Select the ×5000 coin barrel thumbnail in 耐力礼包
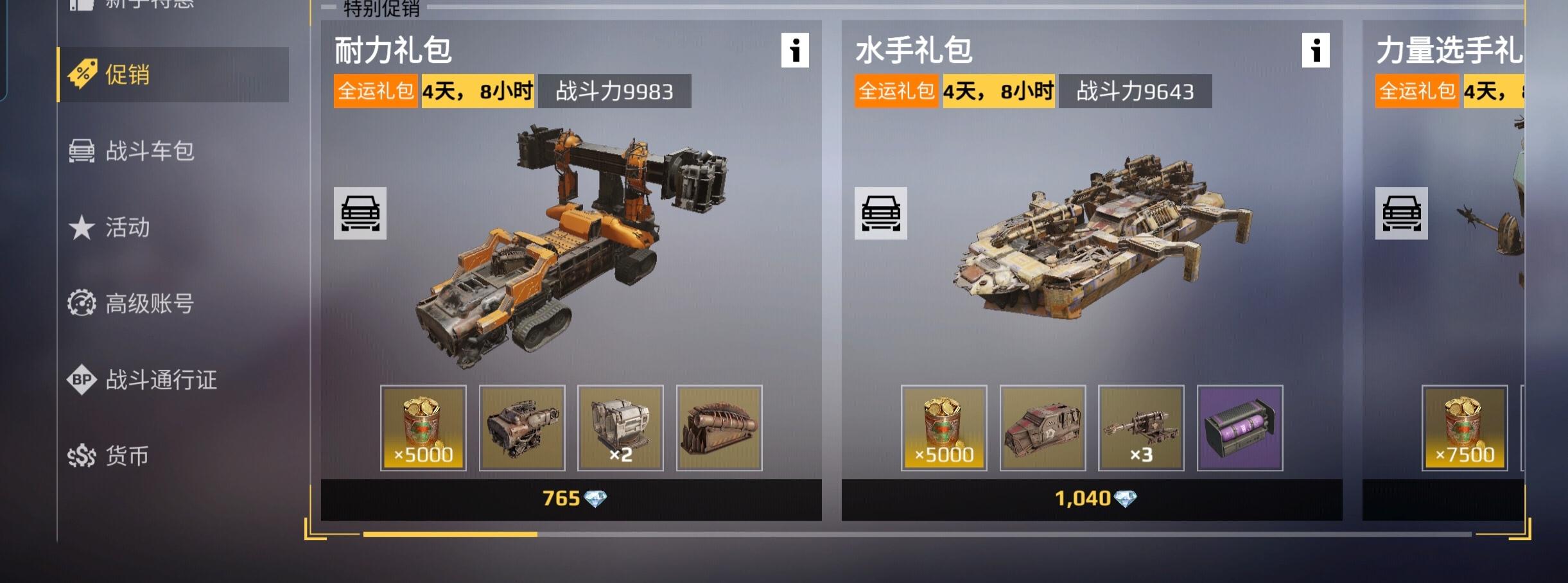The width and height of the screenshot is (1568, 583). 424,428
